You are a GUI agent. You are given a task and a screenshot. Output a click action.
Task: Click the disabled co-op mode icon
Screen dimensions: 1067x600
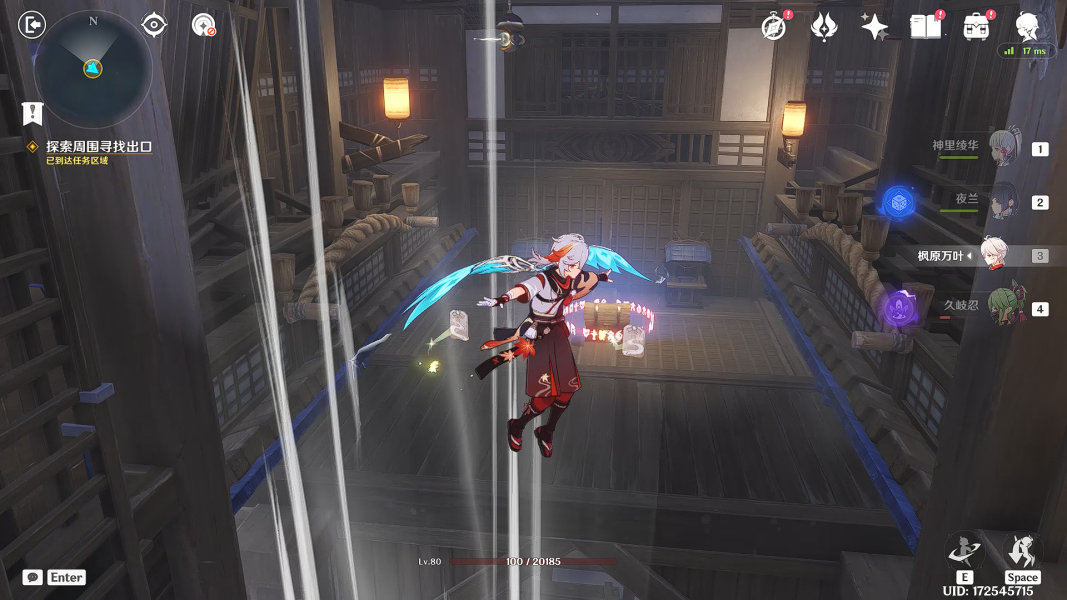click(204, 24)
